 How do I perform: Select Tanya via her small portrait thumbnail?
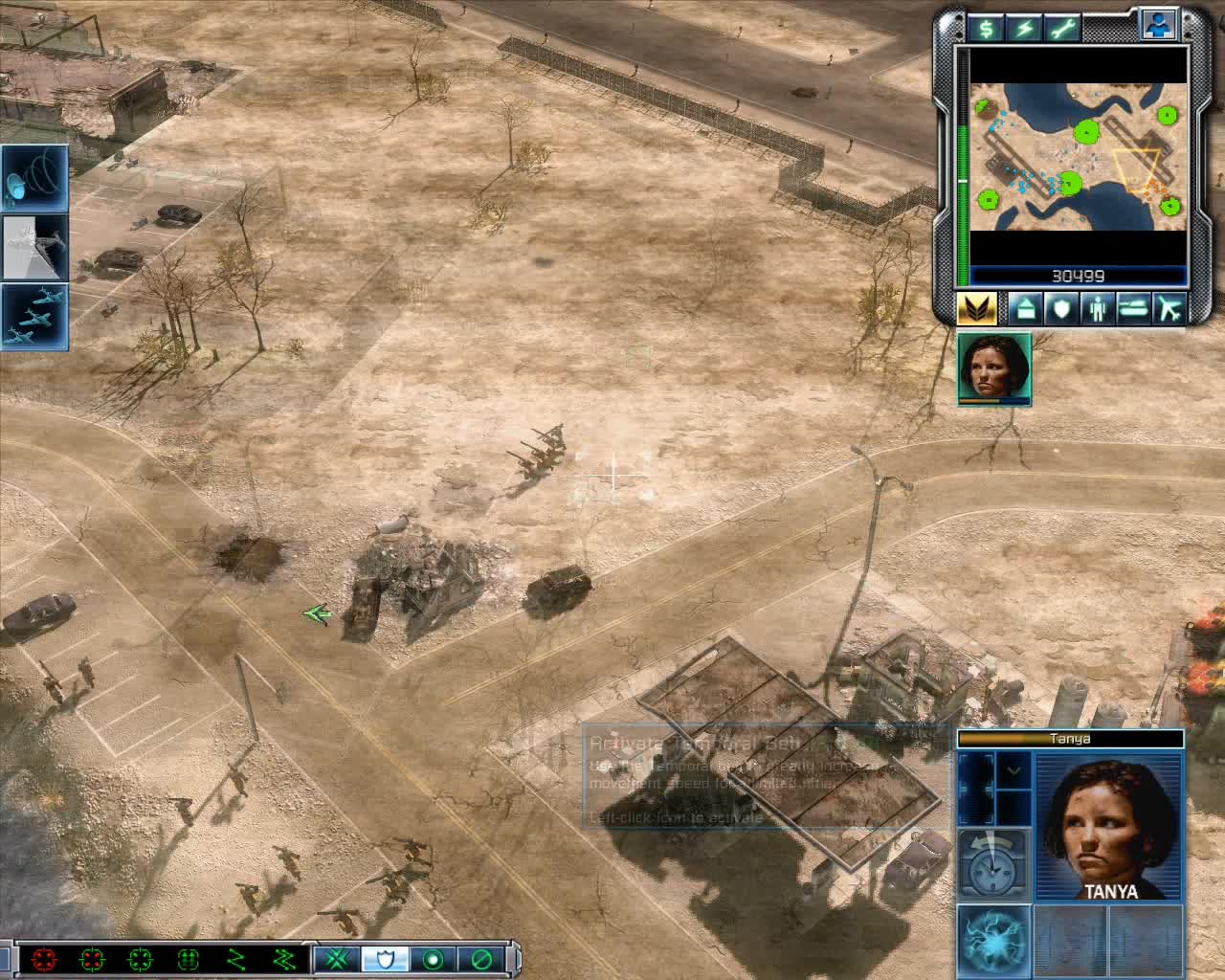click(993, 370)
